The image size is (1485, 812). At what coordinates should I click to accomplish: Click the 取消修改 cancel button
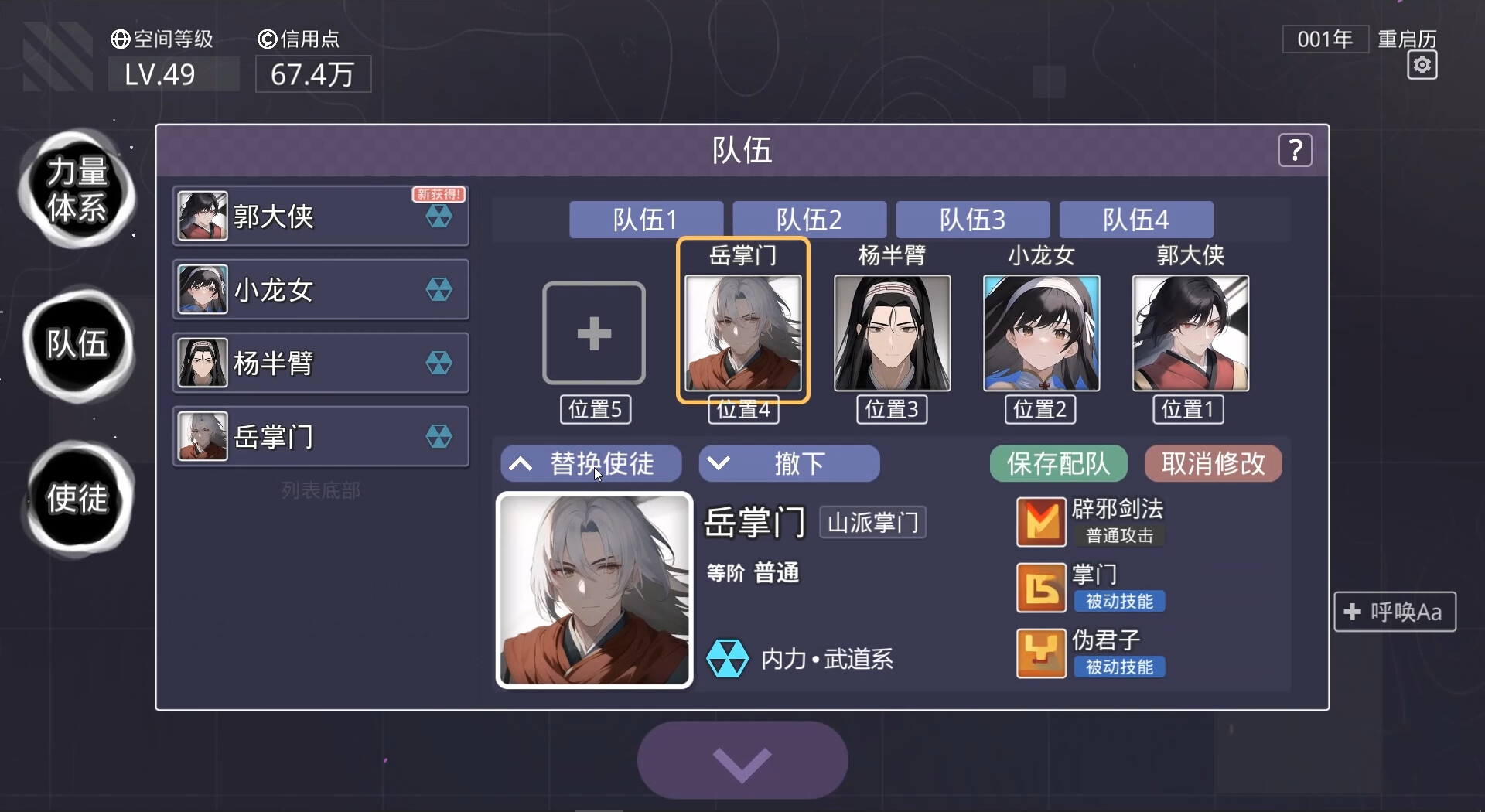point(1212,463)
